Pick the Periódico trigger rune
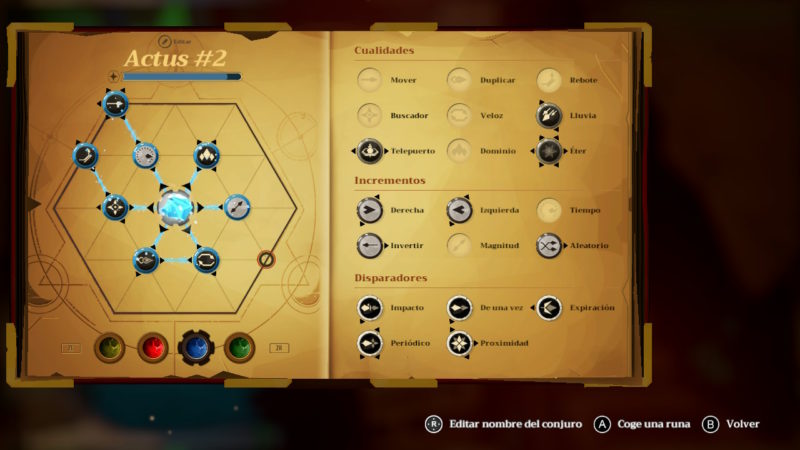The image size is (800, 450). [x=370, y=343]
